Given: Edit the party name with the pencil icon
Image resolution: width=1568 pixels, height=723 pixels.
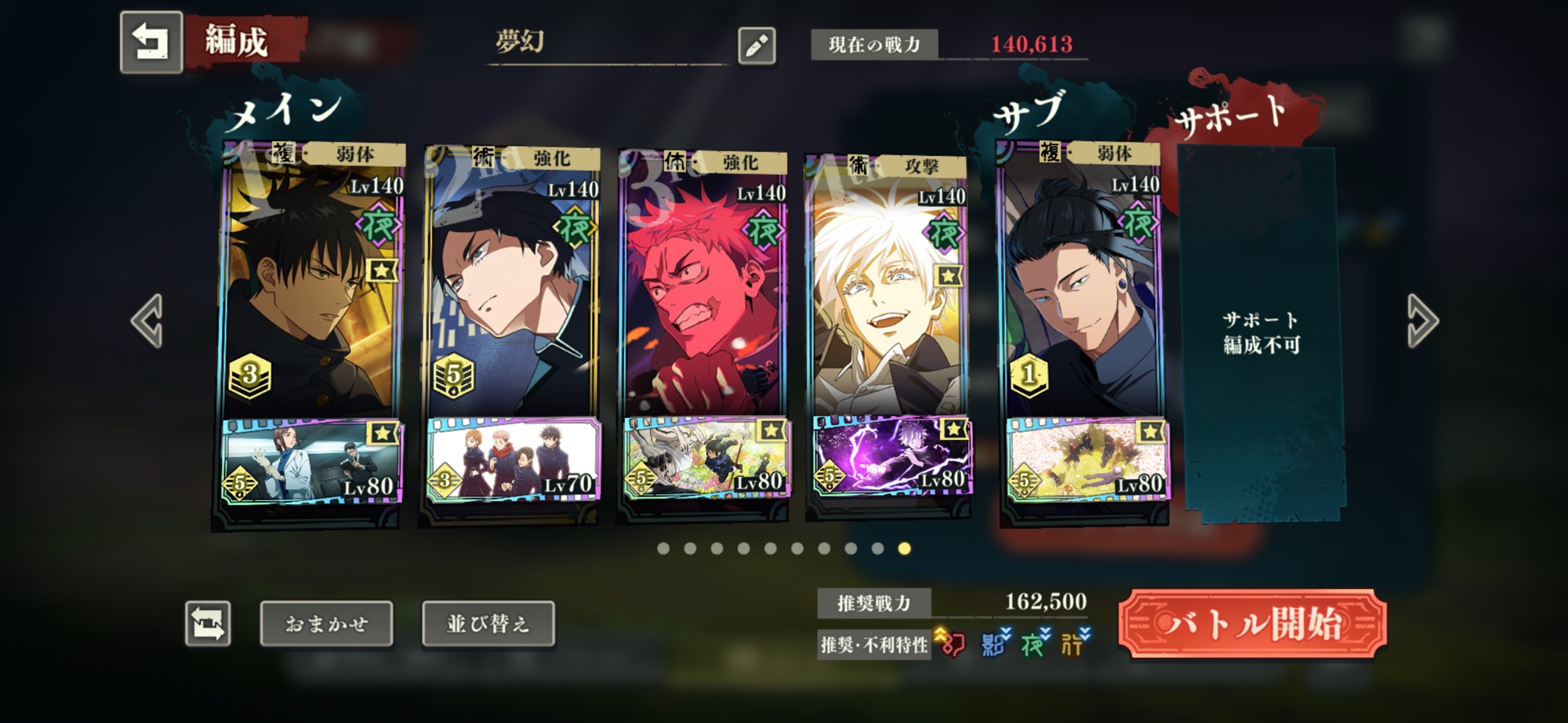Looking at the screenshot, I should 757,46.
